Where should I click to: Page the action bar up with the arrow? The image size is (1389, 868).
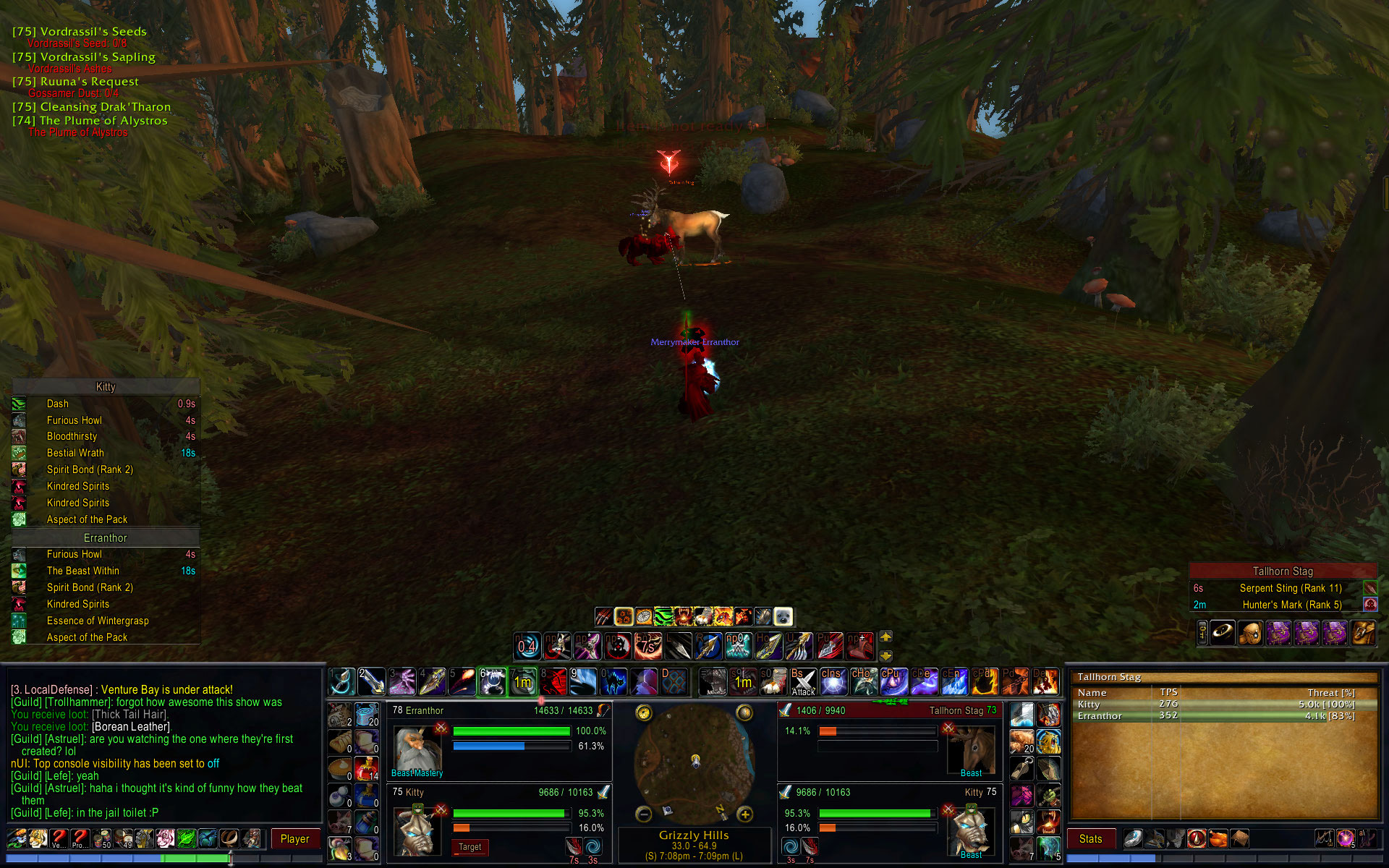(885, 637)
